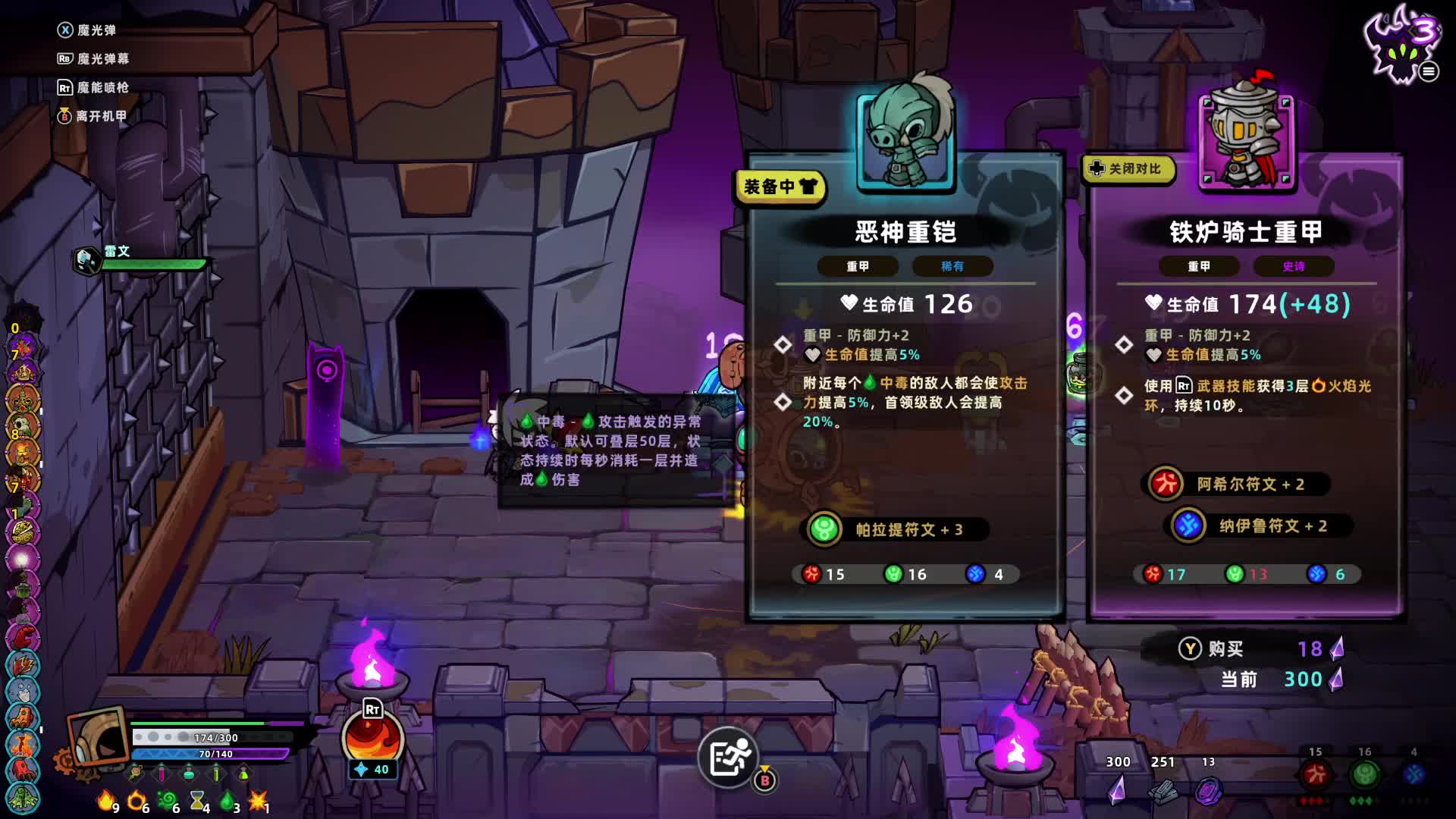Click the purple crystal currency icon
The height and width of the screenshot is (819, 1456).
click(1117, 789)
